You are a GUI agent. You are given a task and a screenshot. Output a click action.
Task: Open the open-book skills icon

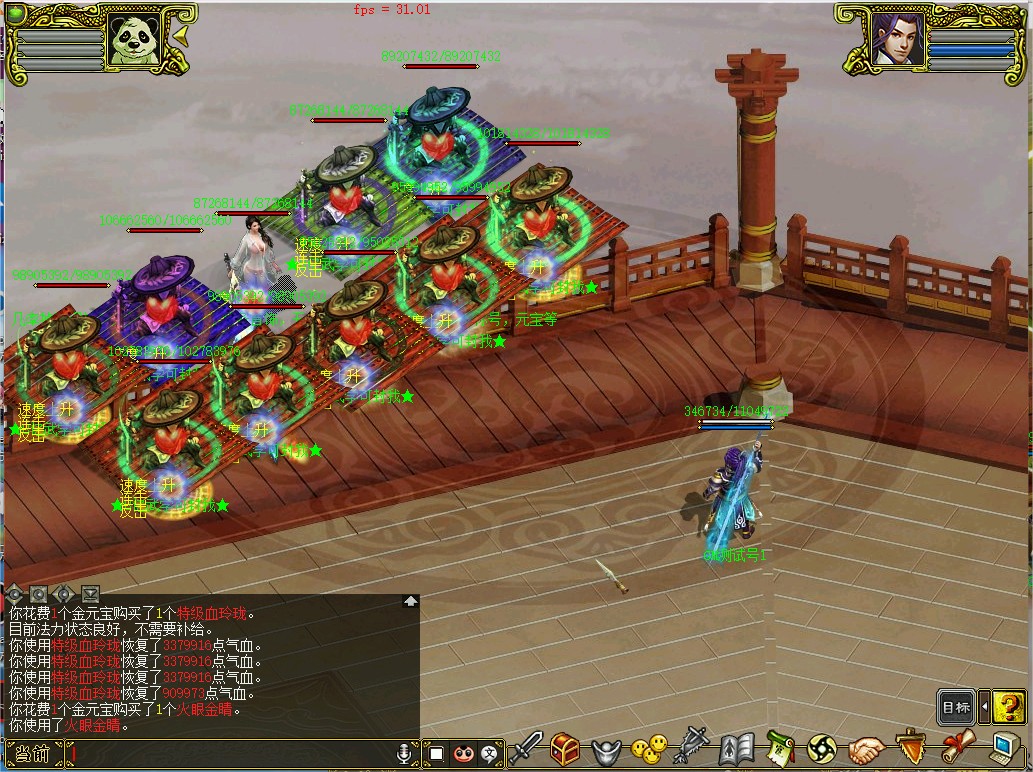[736, 748]
